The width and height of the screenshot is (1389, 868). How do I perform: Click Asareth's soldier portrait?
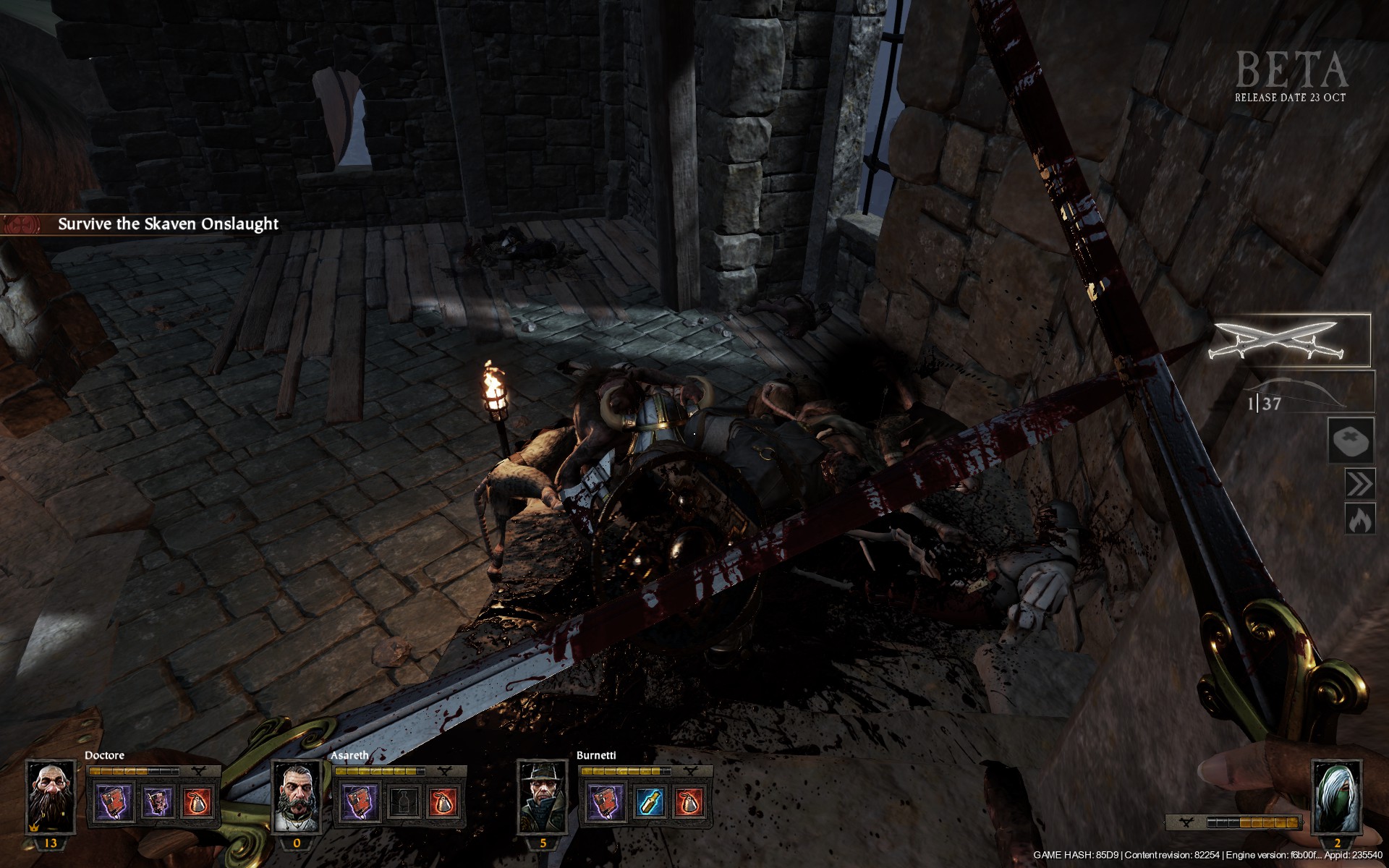point(297,797)
